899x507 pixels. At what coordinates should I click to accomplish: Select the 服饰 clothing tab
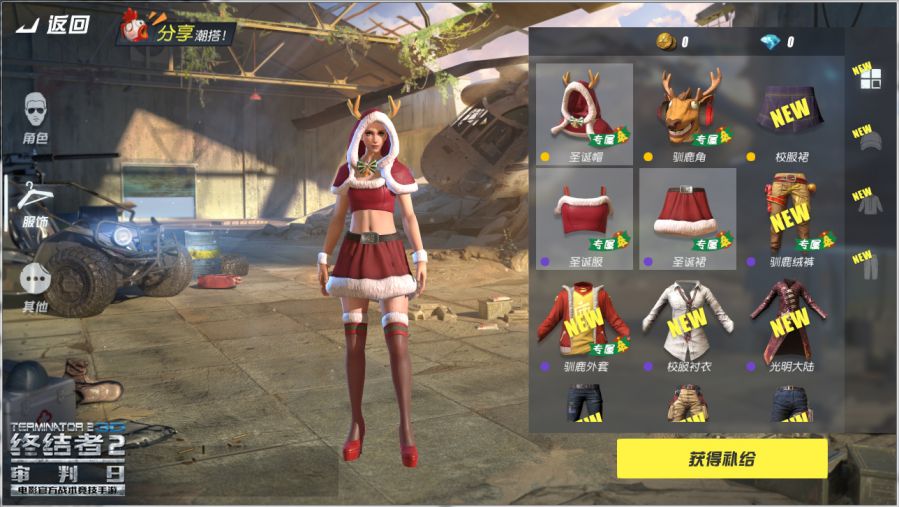tap(35, 205)
